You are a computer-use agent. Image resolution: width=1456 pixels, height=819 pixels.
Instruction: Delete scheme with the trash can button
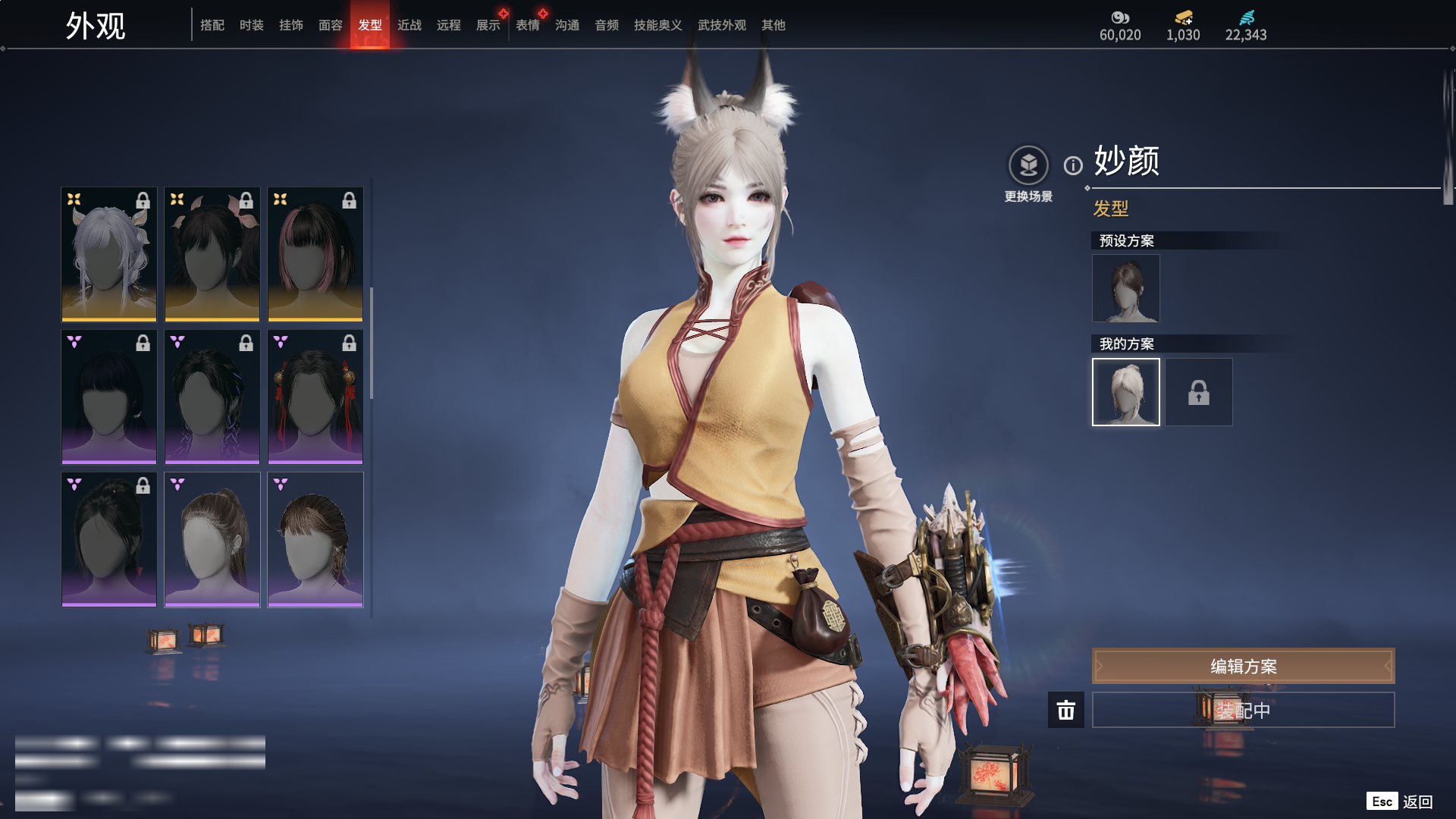click(1066, 710)
